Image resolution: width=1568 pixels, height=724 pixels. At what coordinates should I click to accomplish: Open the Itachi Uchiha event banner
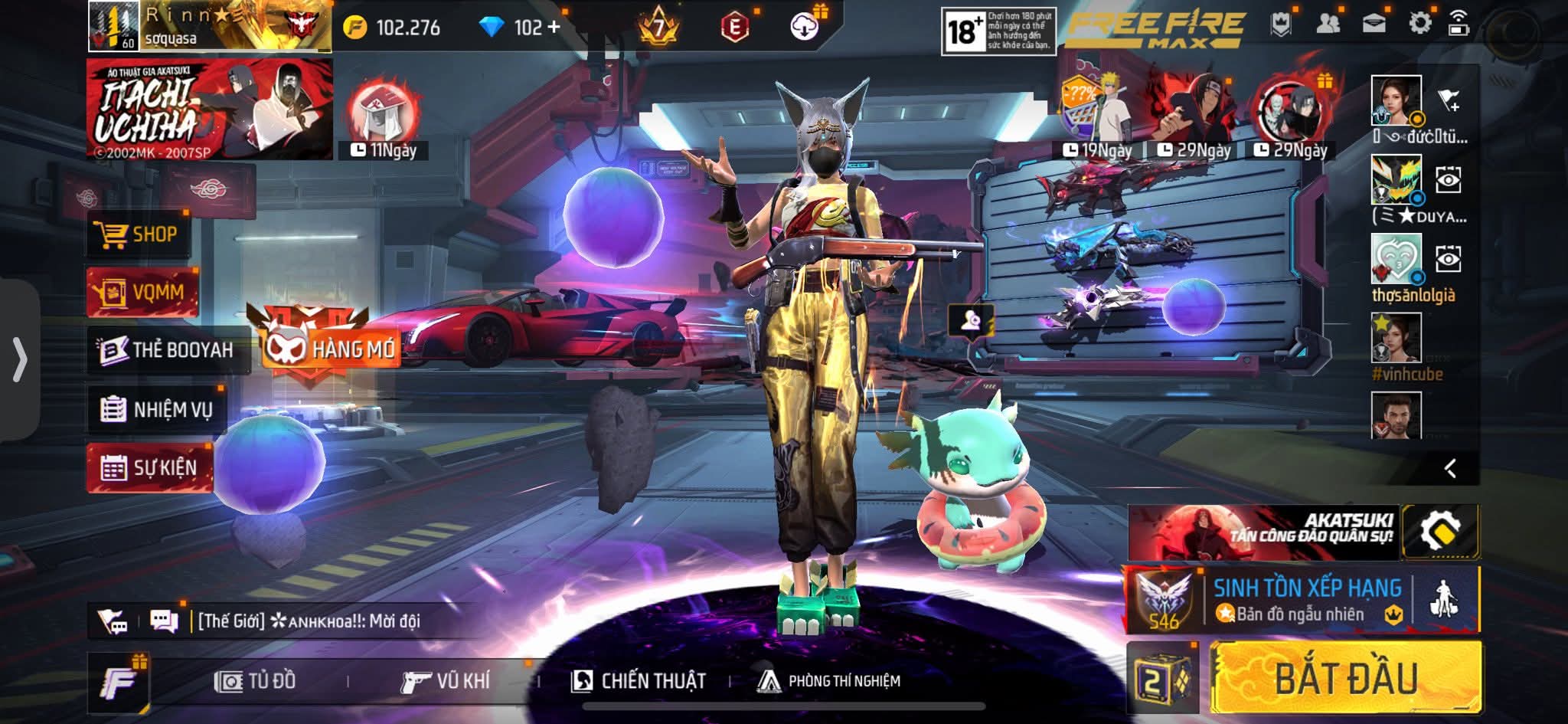(209, 110)
